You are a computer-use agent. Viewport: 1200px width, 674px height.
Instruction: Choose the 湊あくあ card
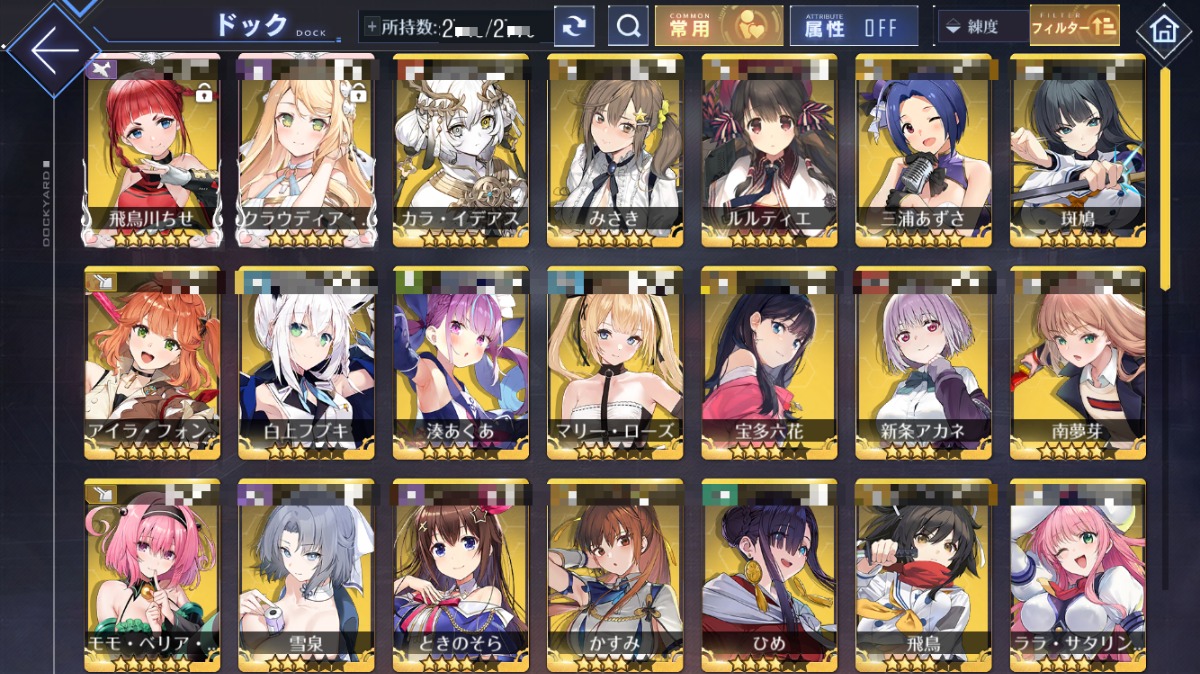click(461, 362)
